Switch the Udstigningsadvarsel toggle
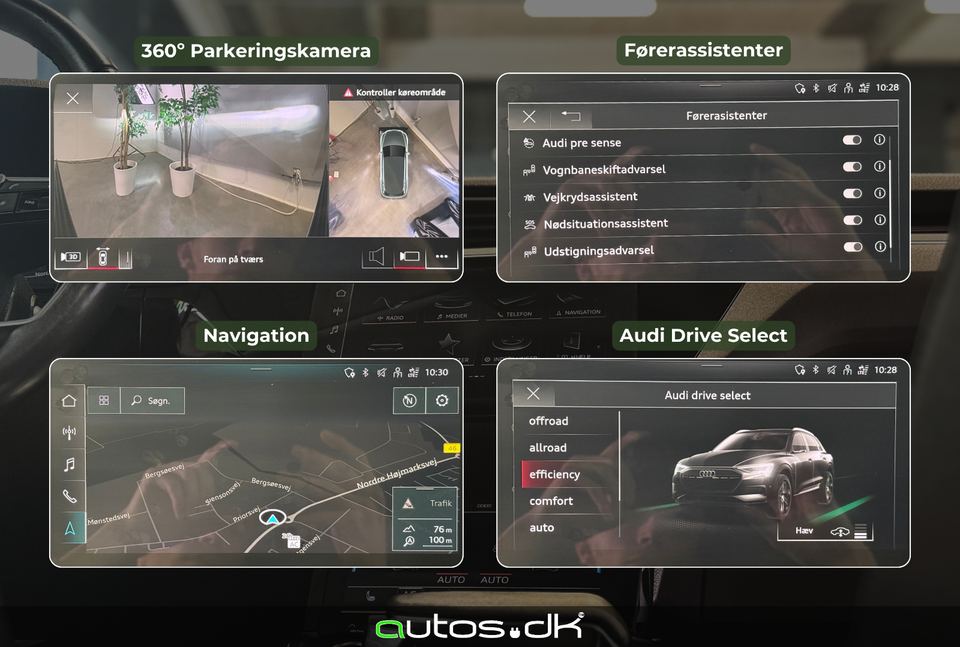The height and width of the screenshot is (647, 960). [x=852, y=247]
